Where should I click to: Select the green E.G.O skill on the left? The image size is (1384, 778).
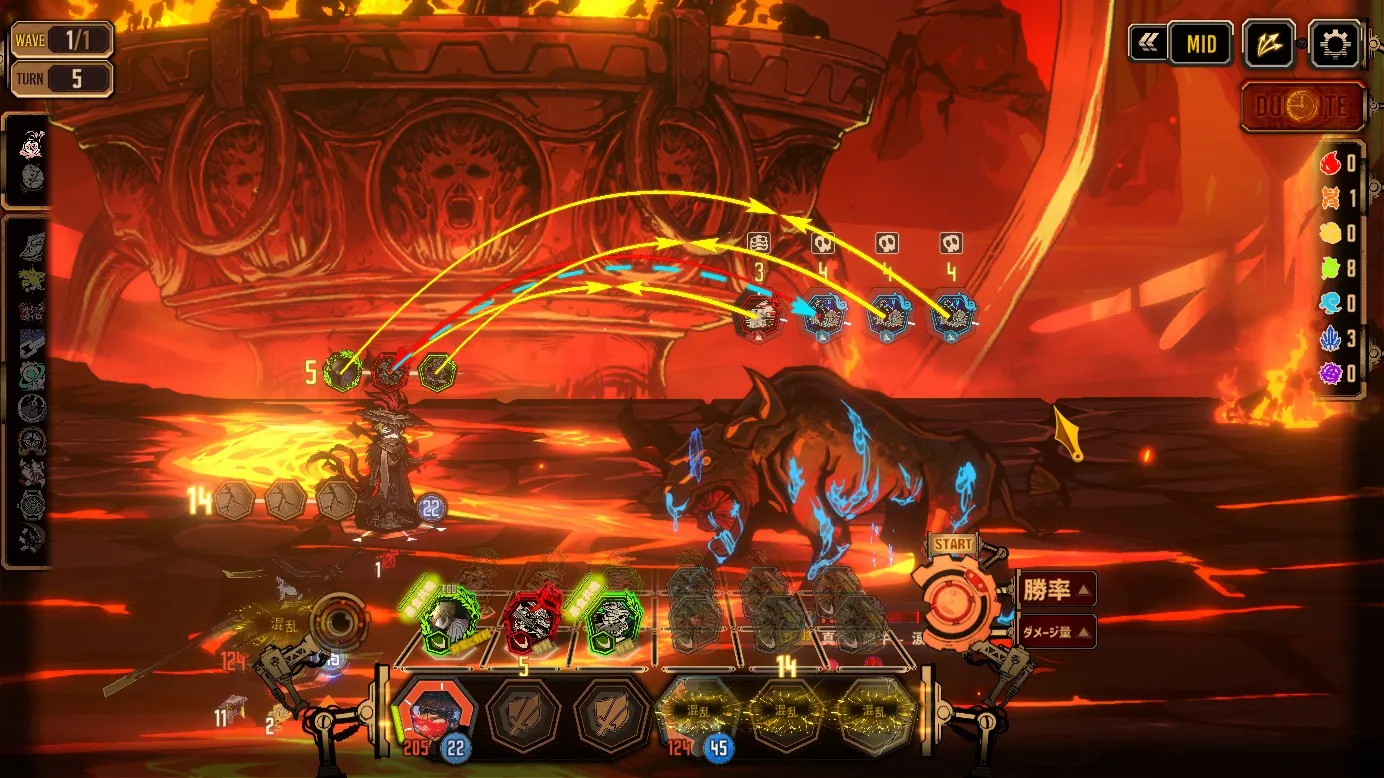[x=449, y=618]
